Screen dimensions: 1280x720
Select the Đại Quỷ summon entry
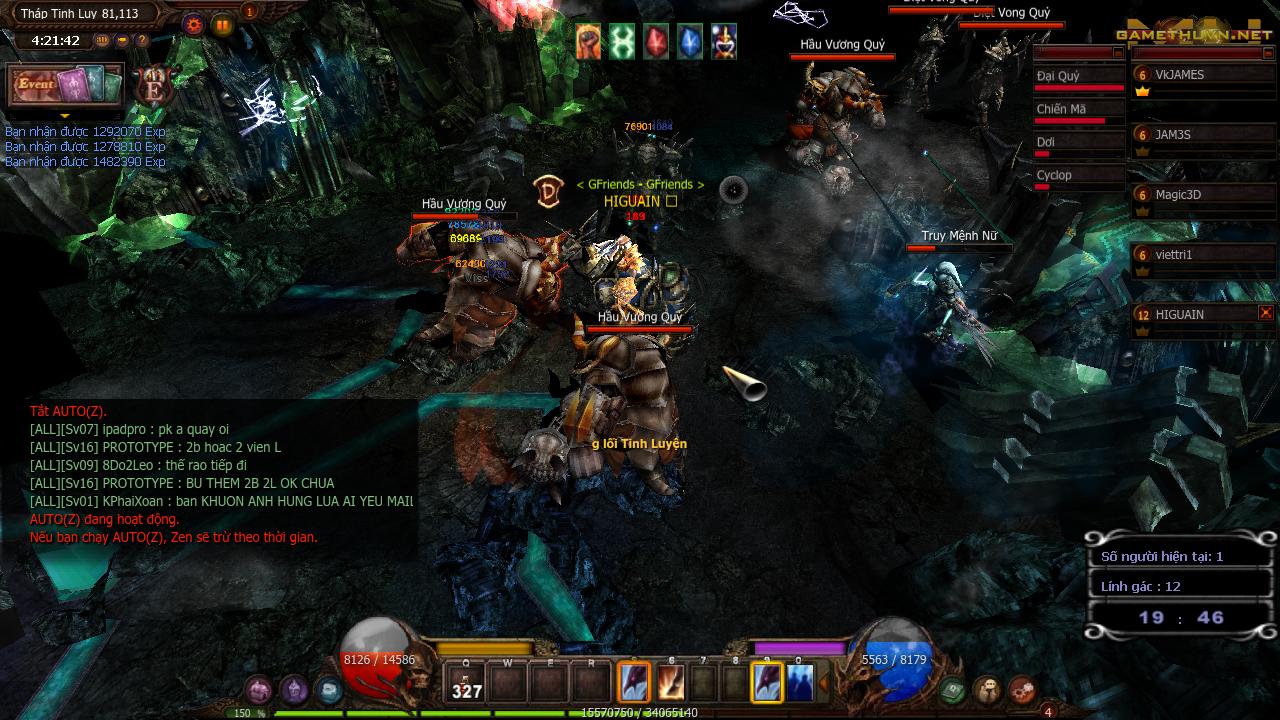1078,77
